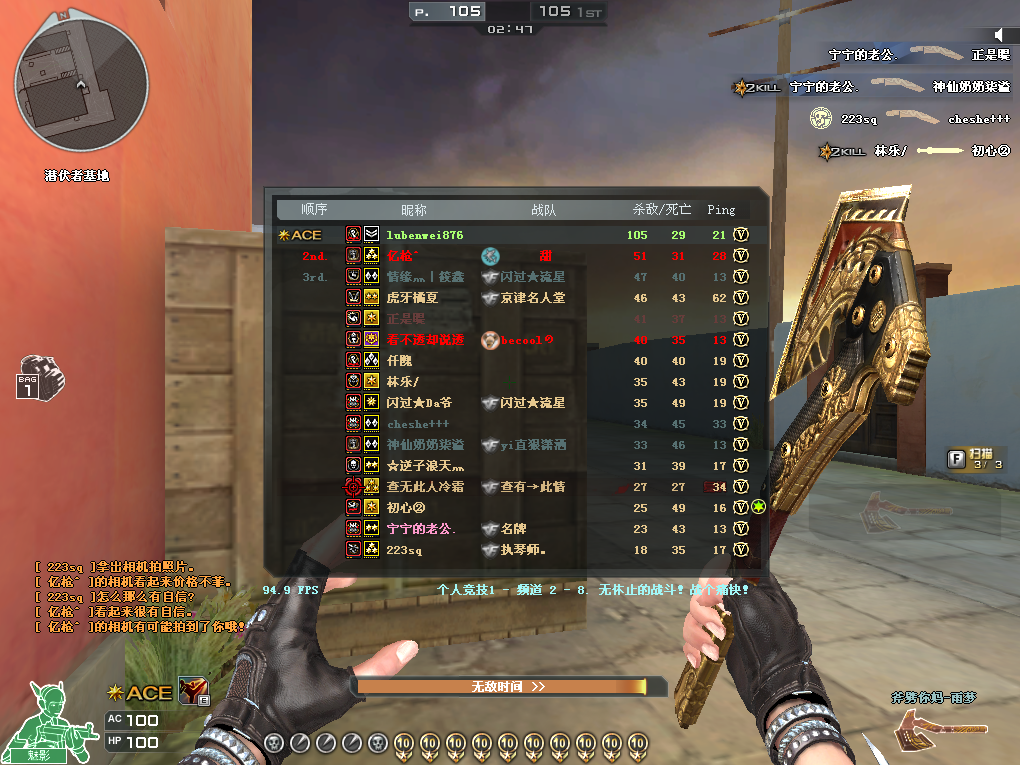
Task: Click the red fighter icon beside ACE badge
Action: click(191, 690)
